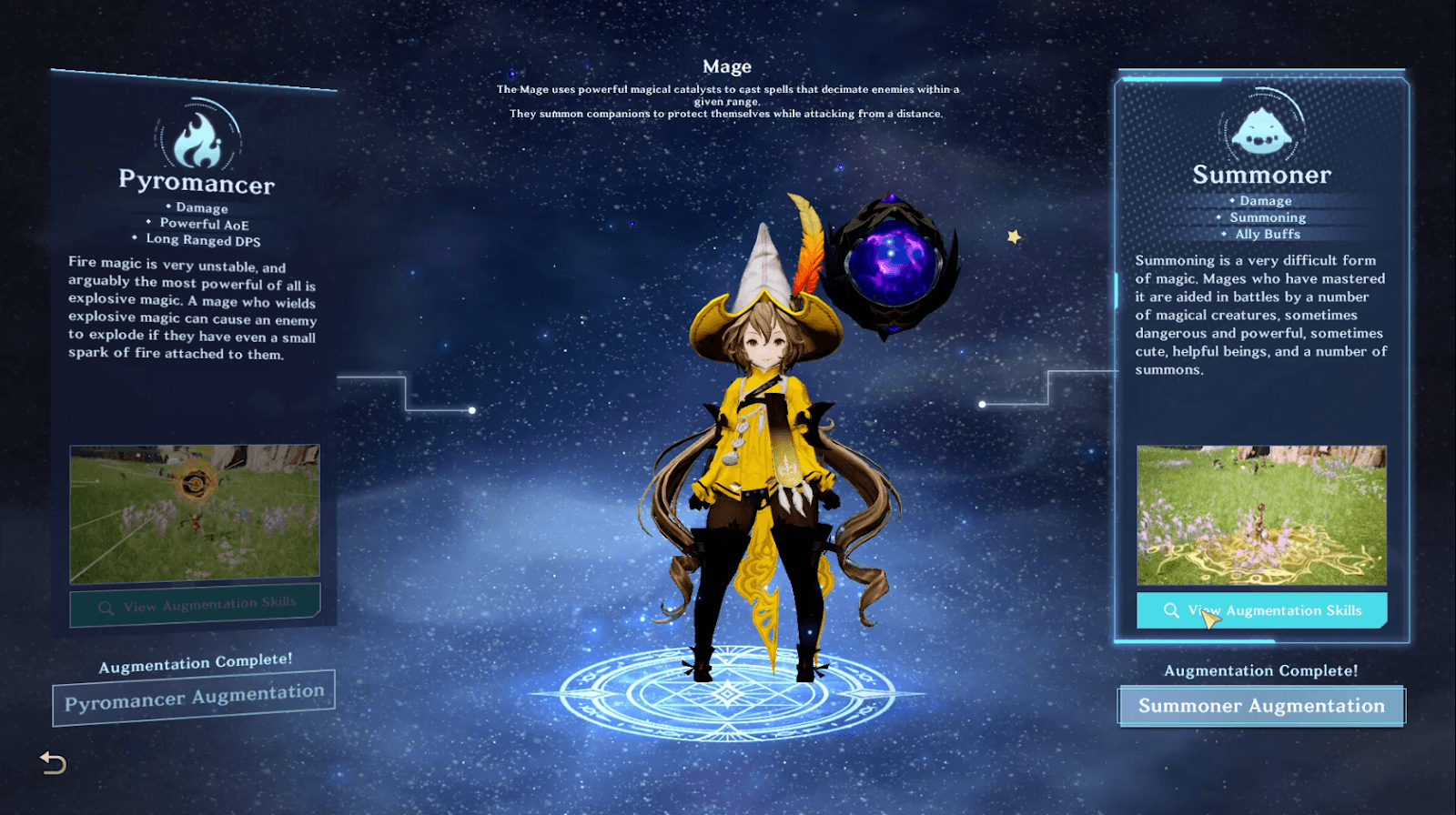The height and width of the screenshot is (815, 1456).
Task: Expand the Pyromancer description panel
Action: tap(194, 318)
